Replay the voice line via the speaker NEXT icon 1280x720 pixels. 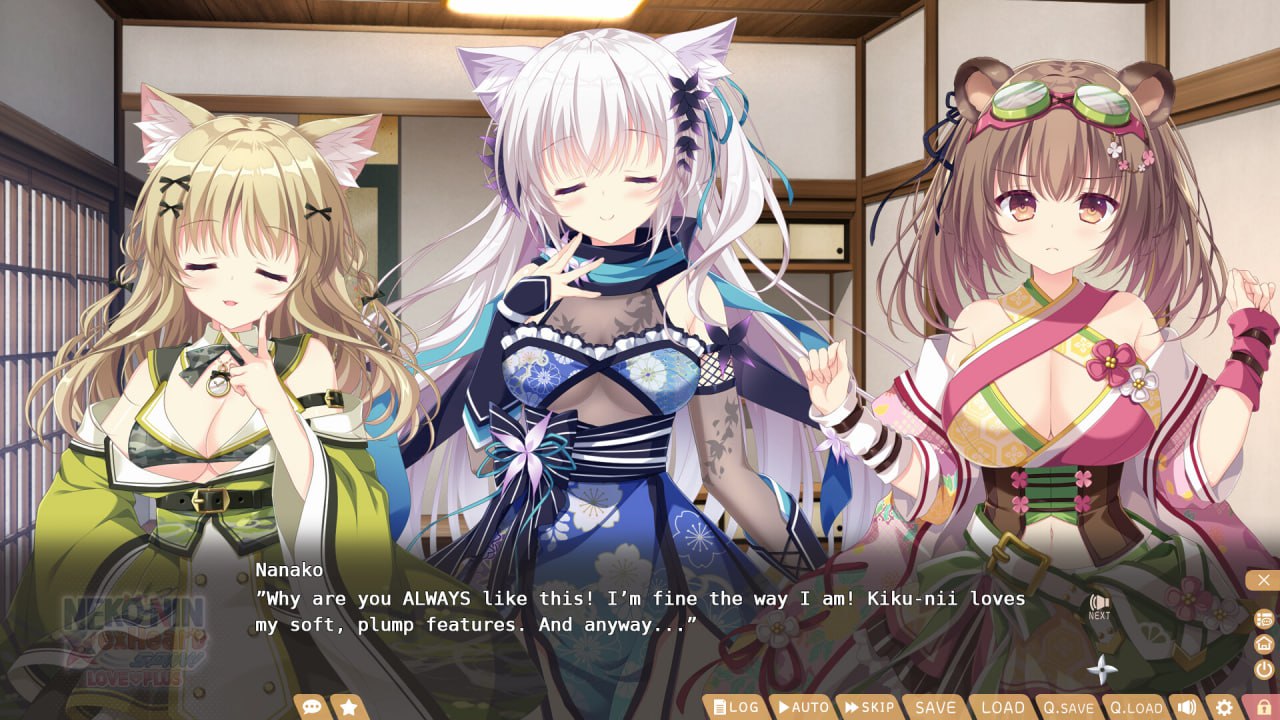pyautogui.click(x=1099, y=602)
